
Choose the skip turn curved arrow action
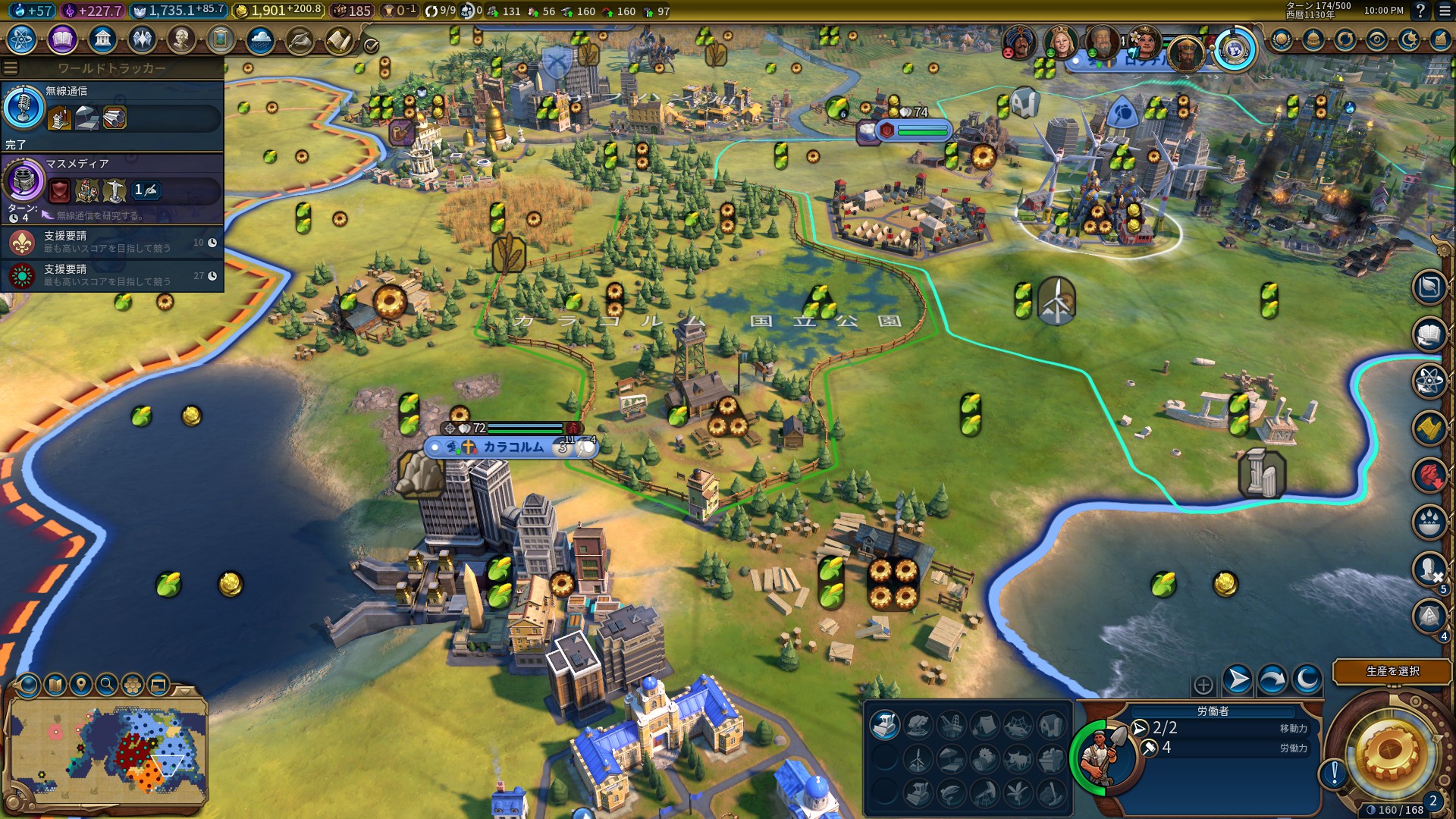pyautogui.click(x=1272, y=679)
